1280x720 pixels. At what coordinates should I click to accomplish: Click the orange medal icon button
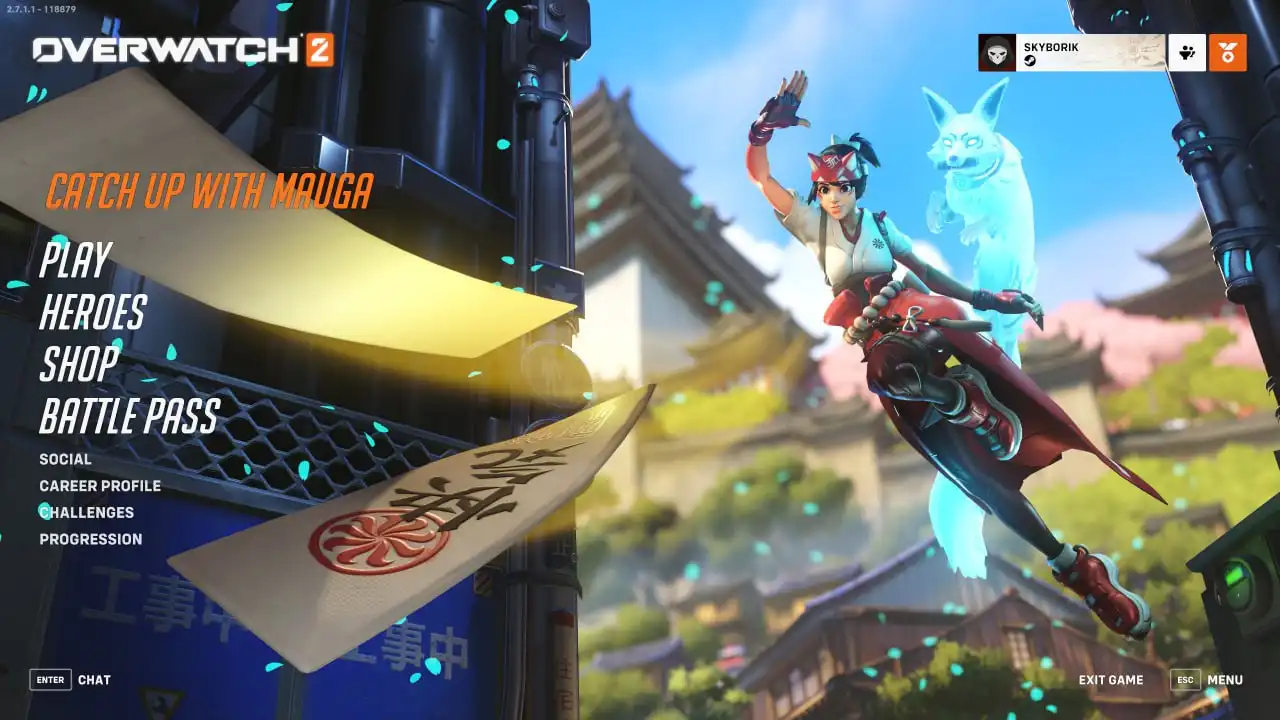[1227, 53]
